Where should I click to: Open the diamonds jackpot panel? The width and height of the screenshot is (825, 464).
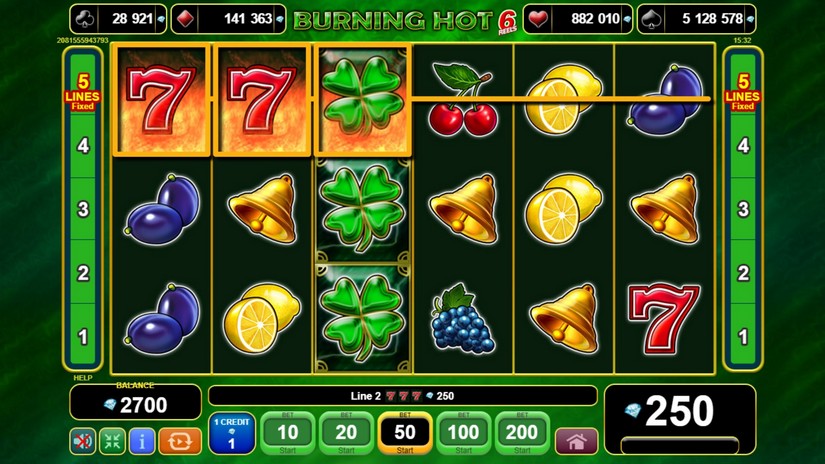tap(229, 19)
